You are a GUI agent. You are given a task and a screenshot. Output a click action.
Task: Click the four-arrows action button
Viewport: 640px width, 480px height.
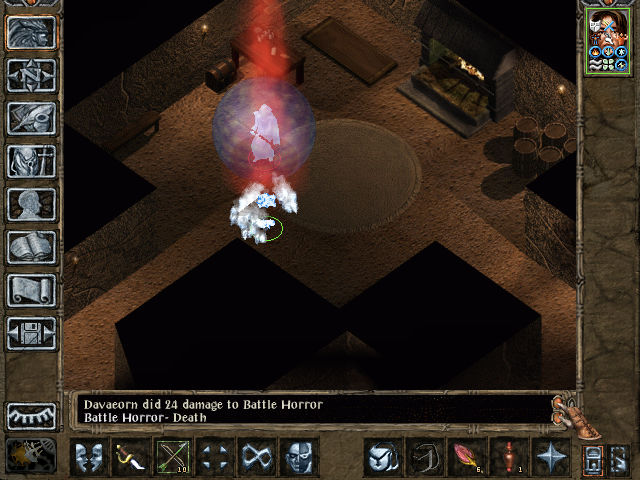[x=215, y=457]
